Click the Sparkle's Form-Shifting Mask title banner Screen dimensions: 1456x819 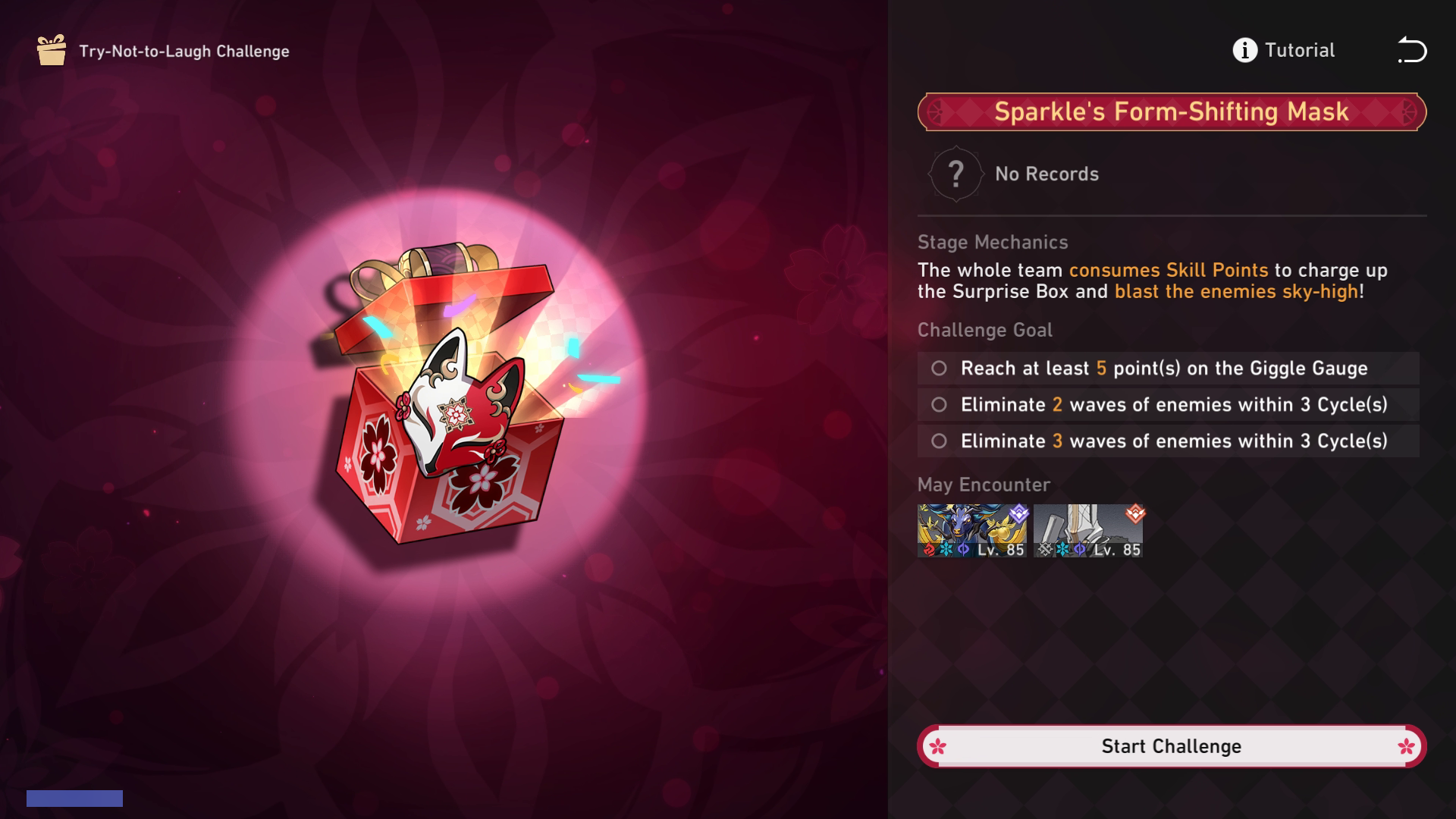[x=1171, y=111]
